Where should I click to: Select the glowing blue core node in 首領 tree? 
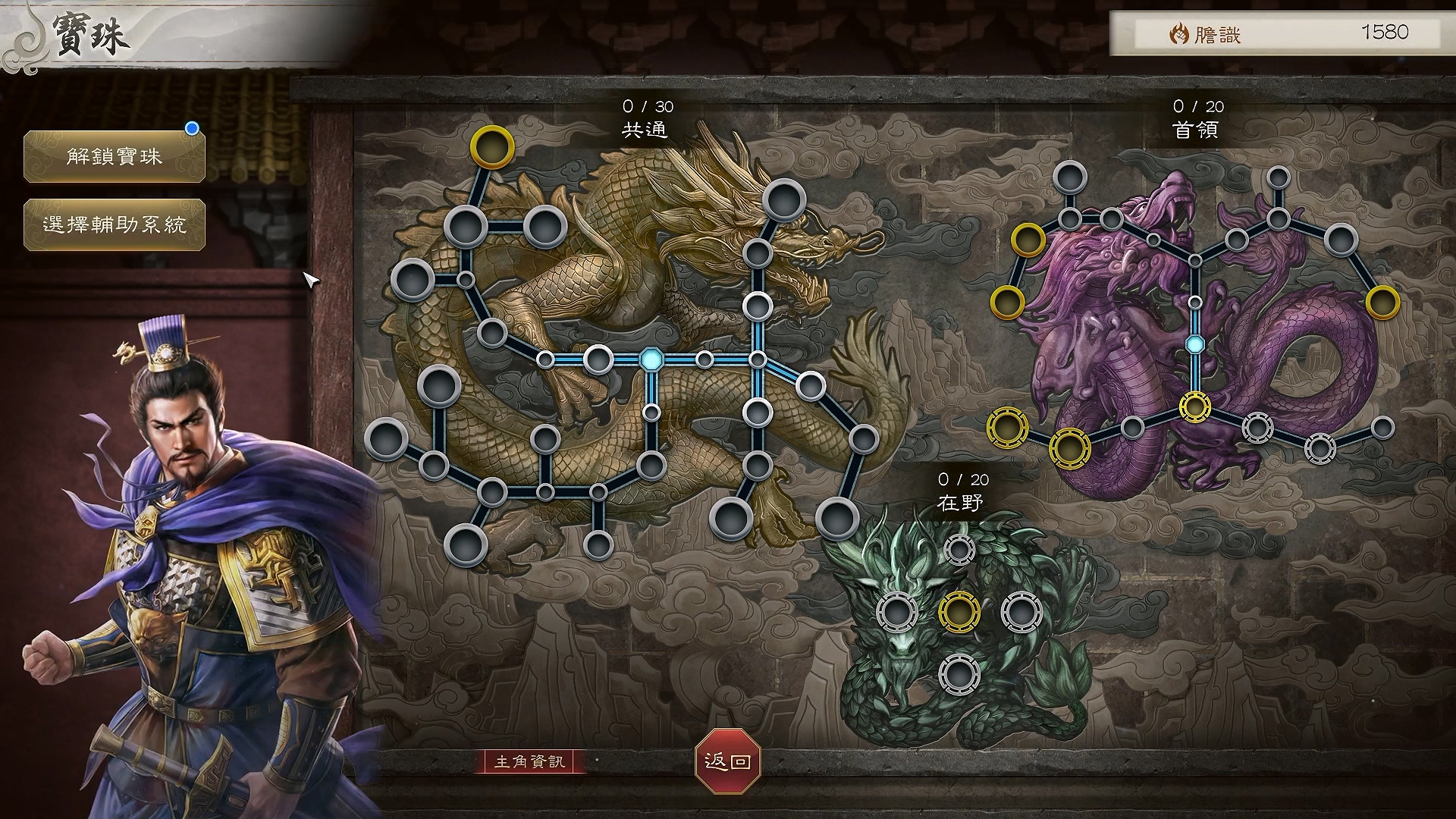(x=1195, y=344)
